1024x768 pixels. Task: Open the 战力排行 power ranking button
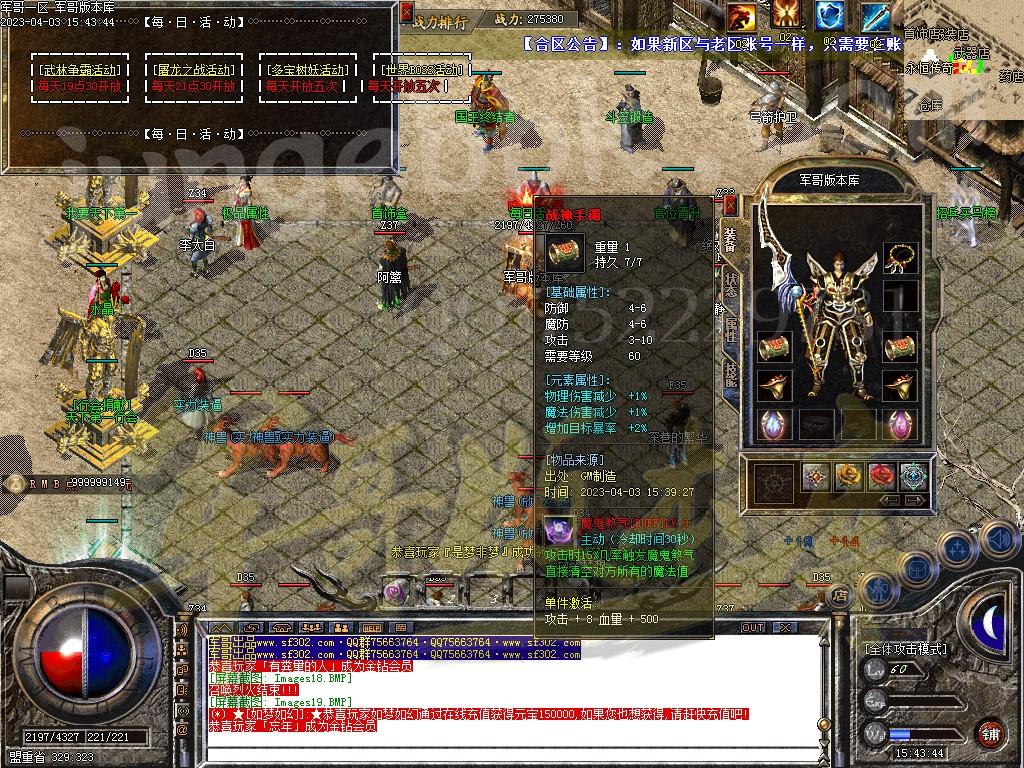[441, 21]
